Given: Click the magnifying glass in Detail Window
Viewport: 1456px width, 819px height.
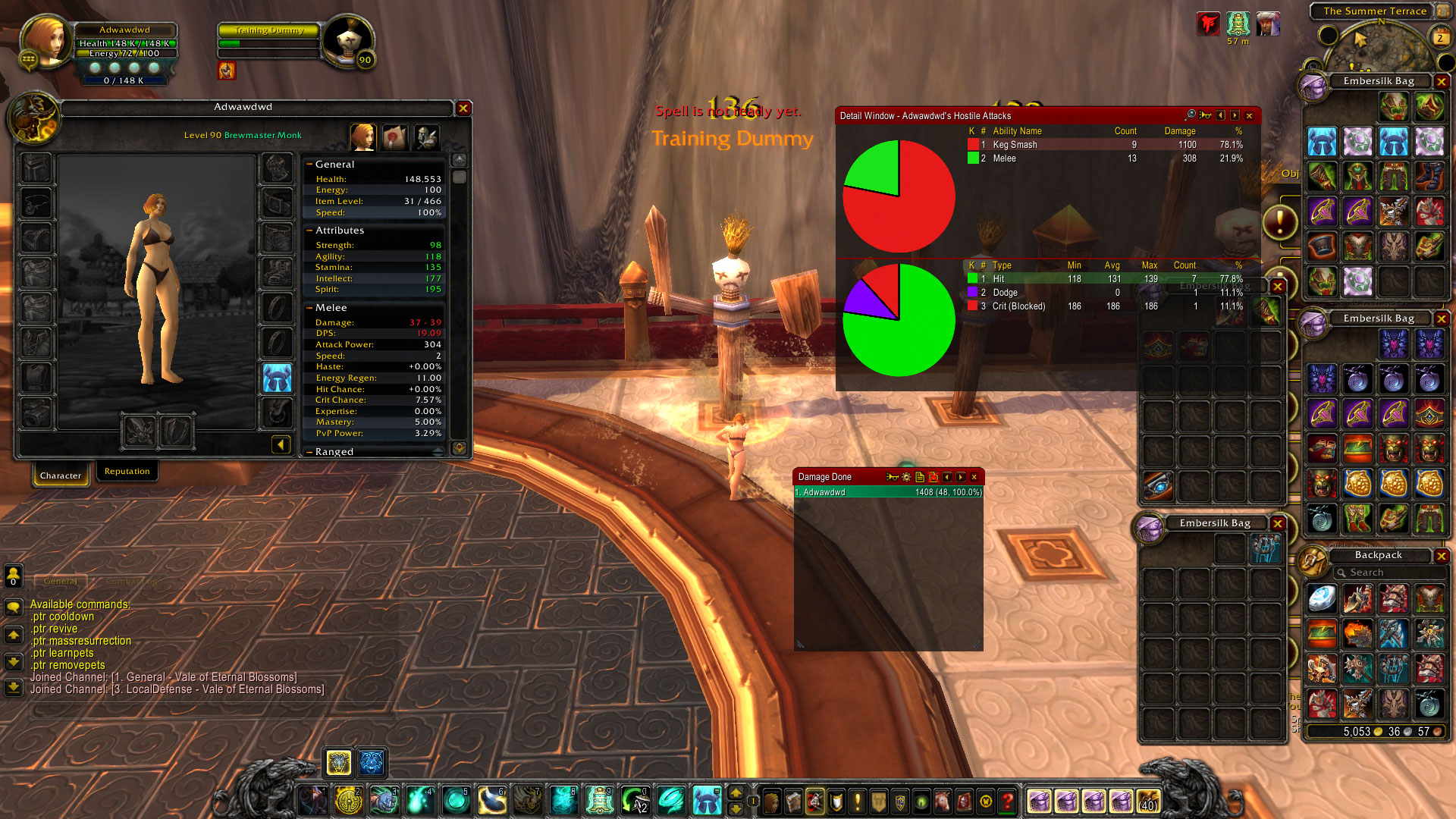Looking at the screenshot, I should pos(1191,115).
